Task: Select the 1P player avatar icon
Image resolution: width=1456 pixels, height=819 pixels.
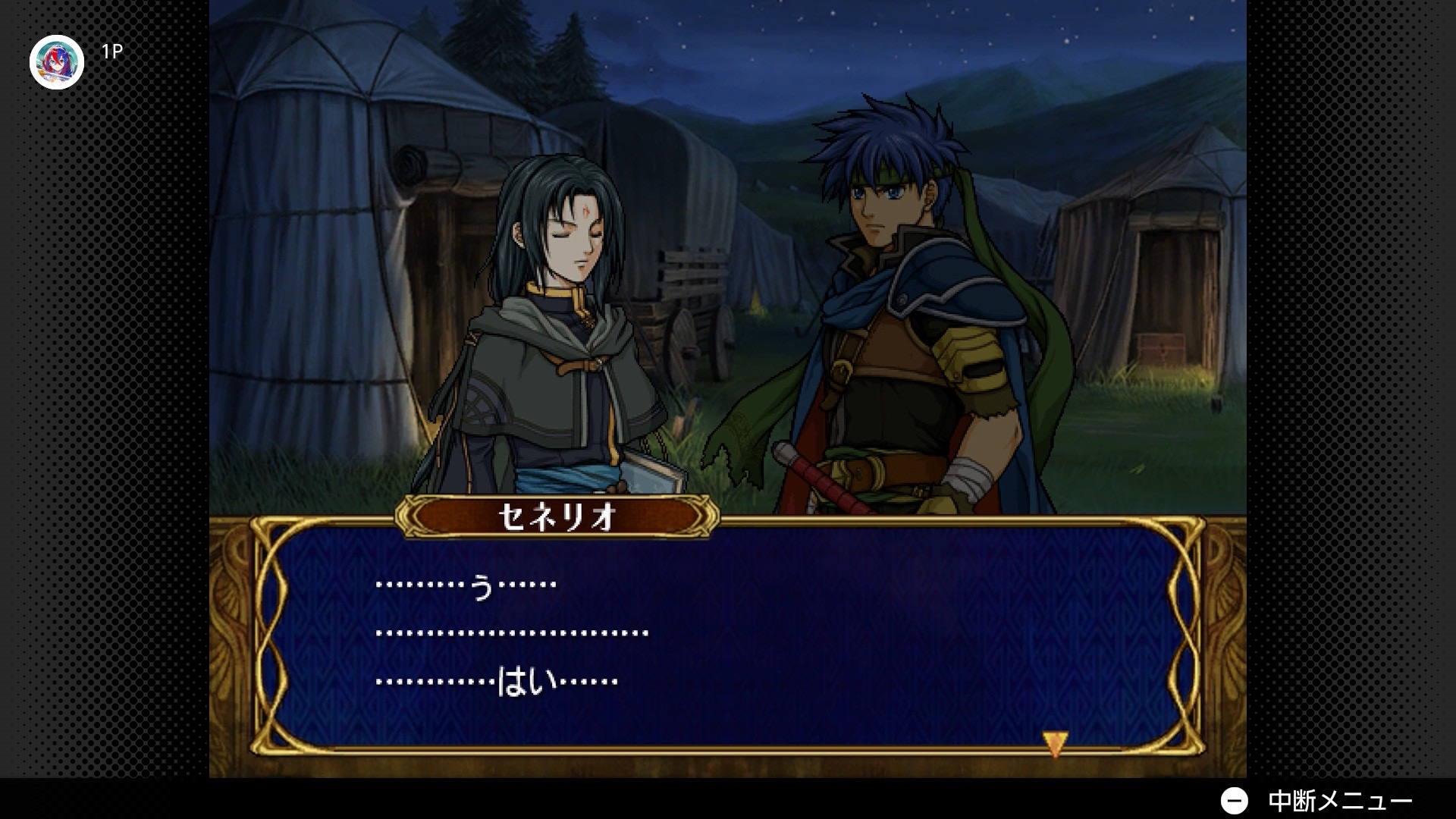Action: [x=57, y=62]
